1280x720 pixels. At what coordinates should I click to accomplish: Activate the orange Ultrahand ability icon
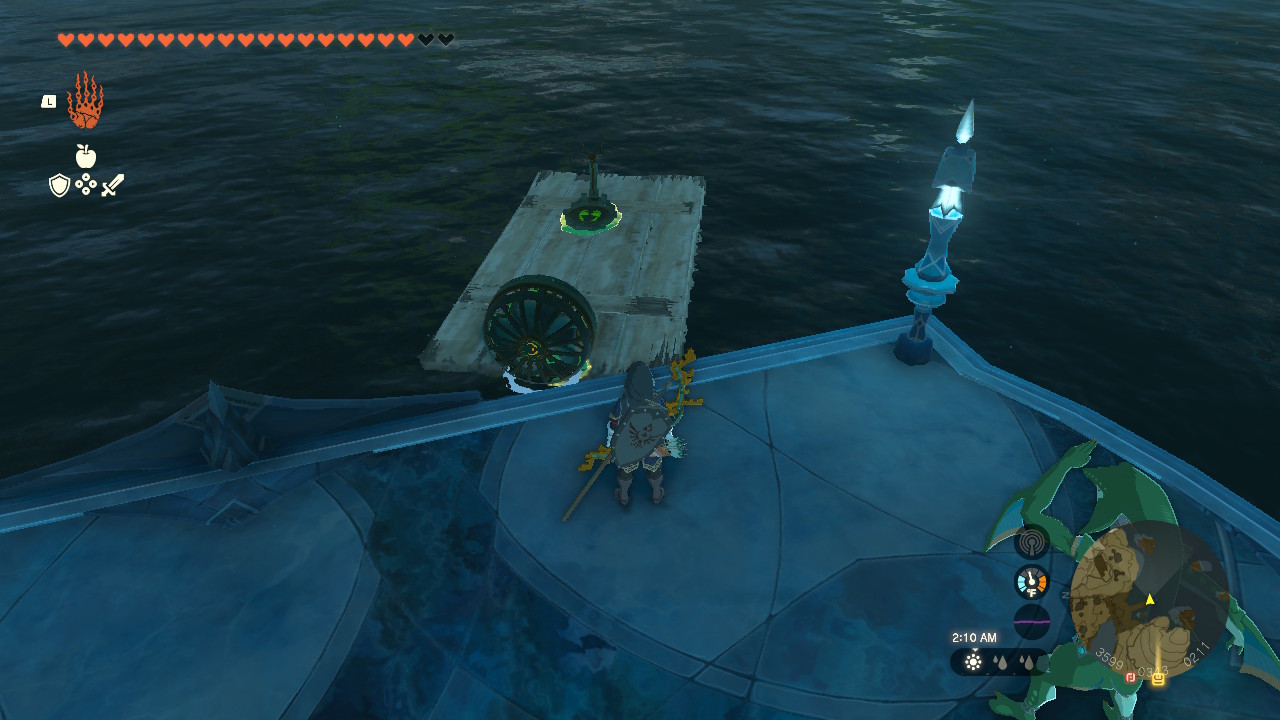pyautogui.click(x=85, y=101)
